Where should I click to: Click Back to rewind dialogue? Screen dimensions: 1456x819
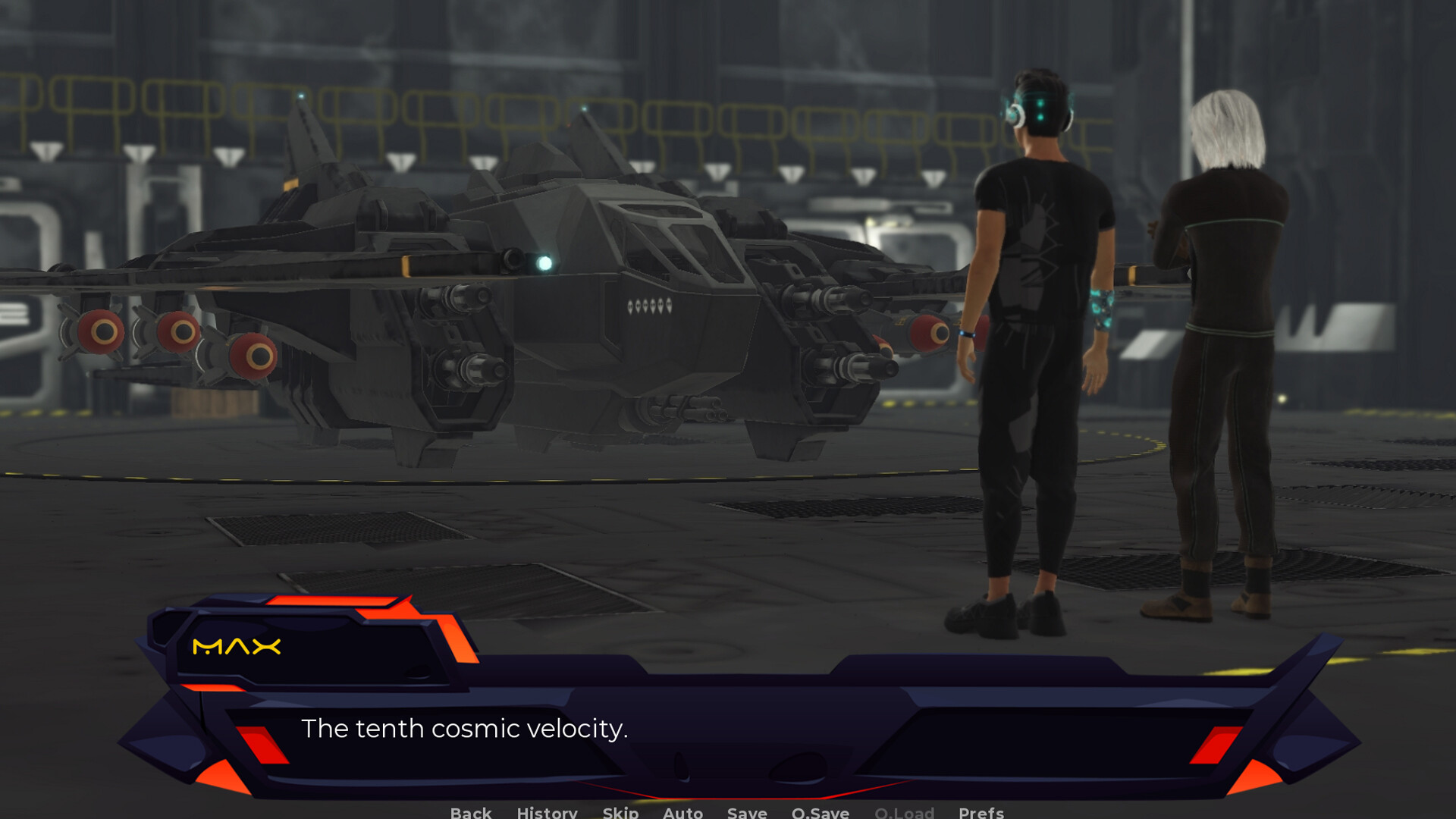point(470,812)
